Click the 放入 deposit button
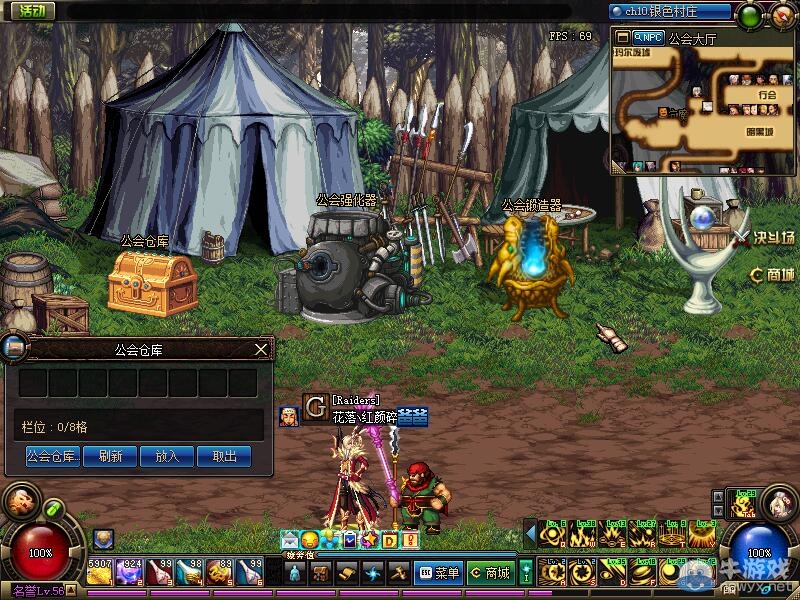This screenshot has height=600, width=800. (167, 456)
